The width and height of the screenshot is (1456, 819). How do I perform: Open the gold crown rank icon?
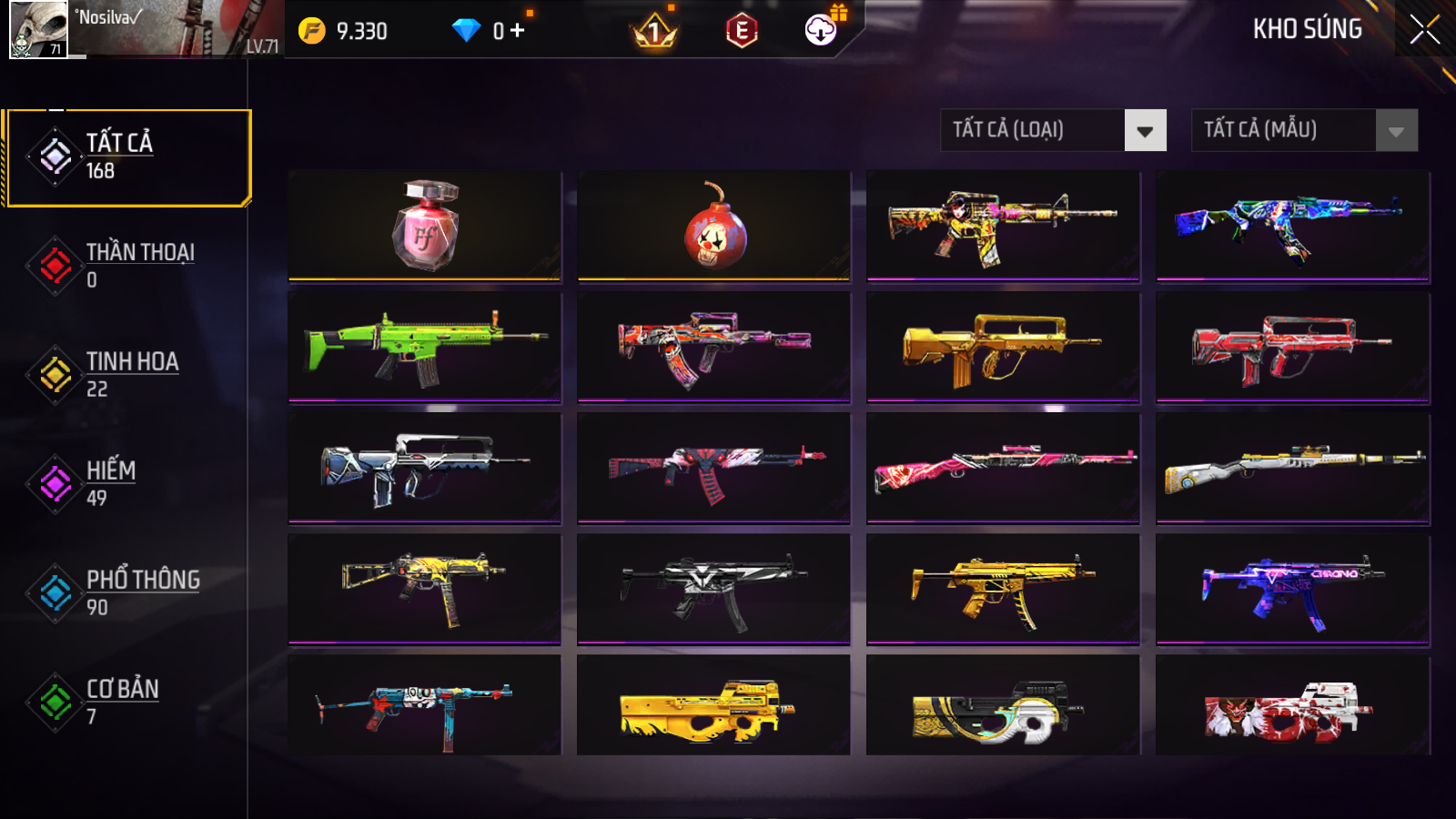pos(653,33)
